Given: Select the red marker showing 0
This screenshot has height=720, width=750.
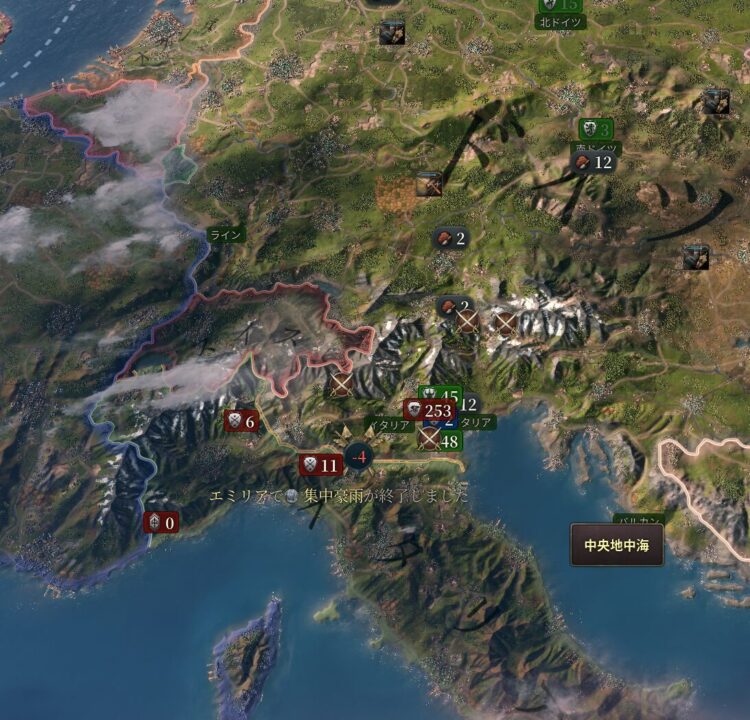Looking at the screenshot, I should [160, 522].
